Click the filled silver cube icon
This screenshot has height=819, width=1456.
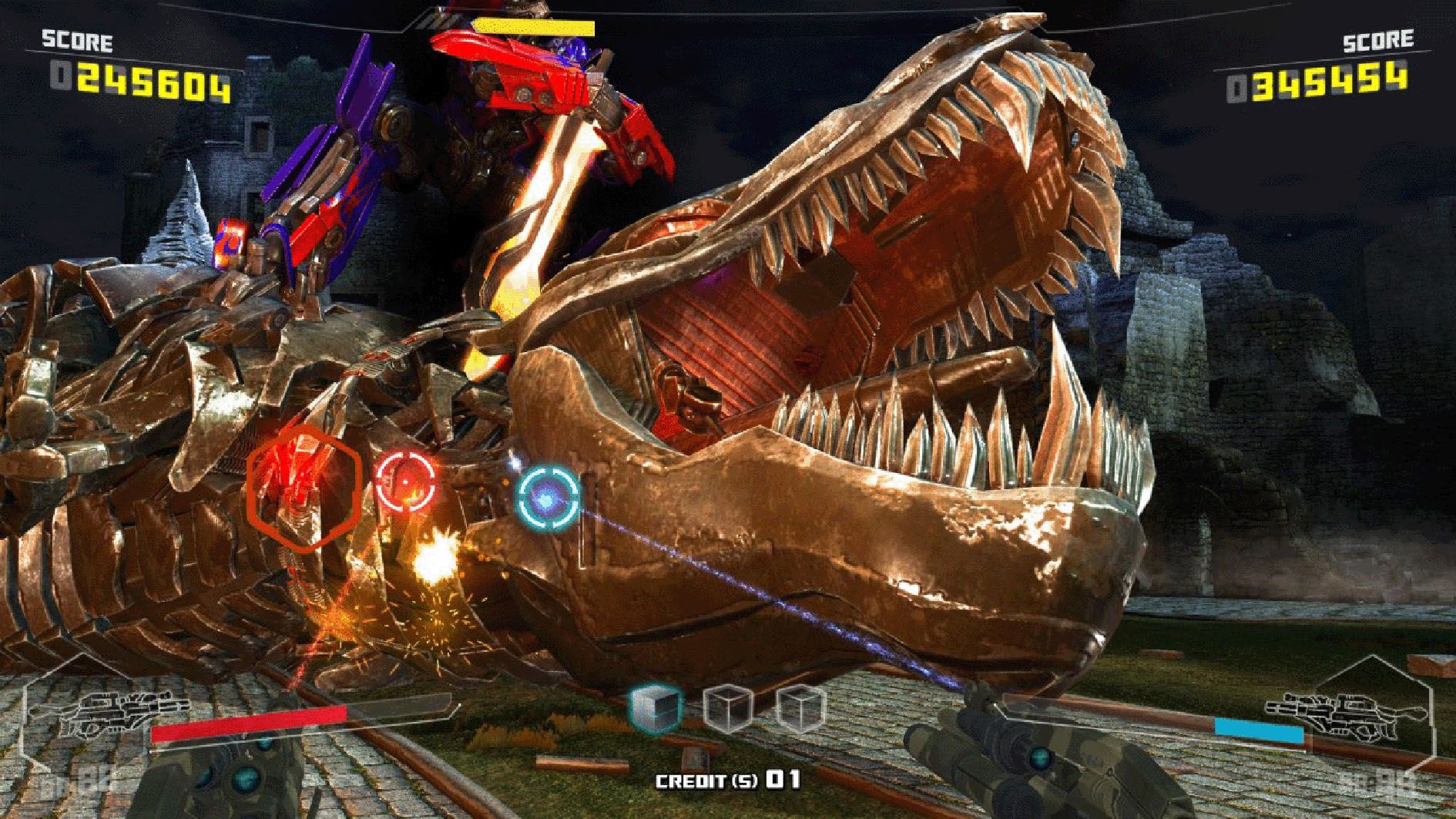tap(656, 707)
